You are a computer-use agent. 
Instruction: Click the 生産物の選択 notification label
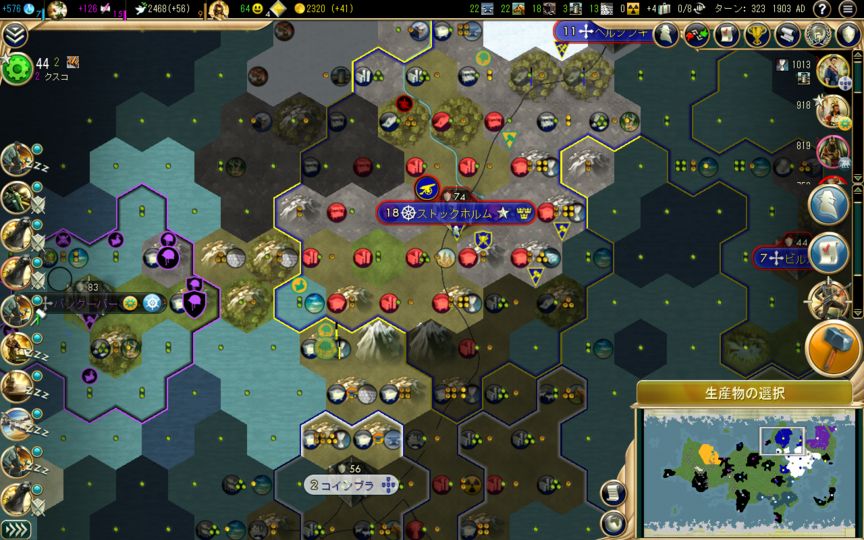point(743,393)
